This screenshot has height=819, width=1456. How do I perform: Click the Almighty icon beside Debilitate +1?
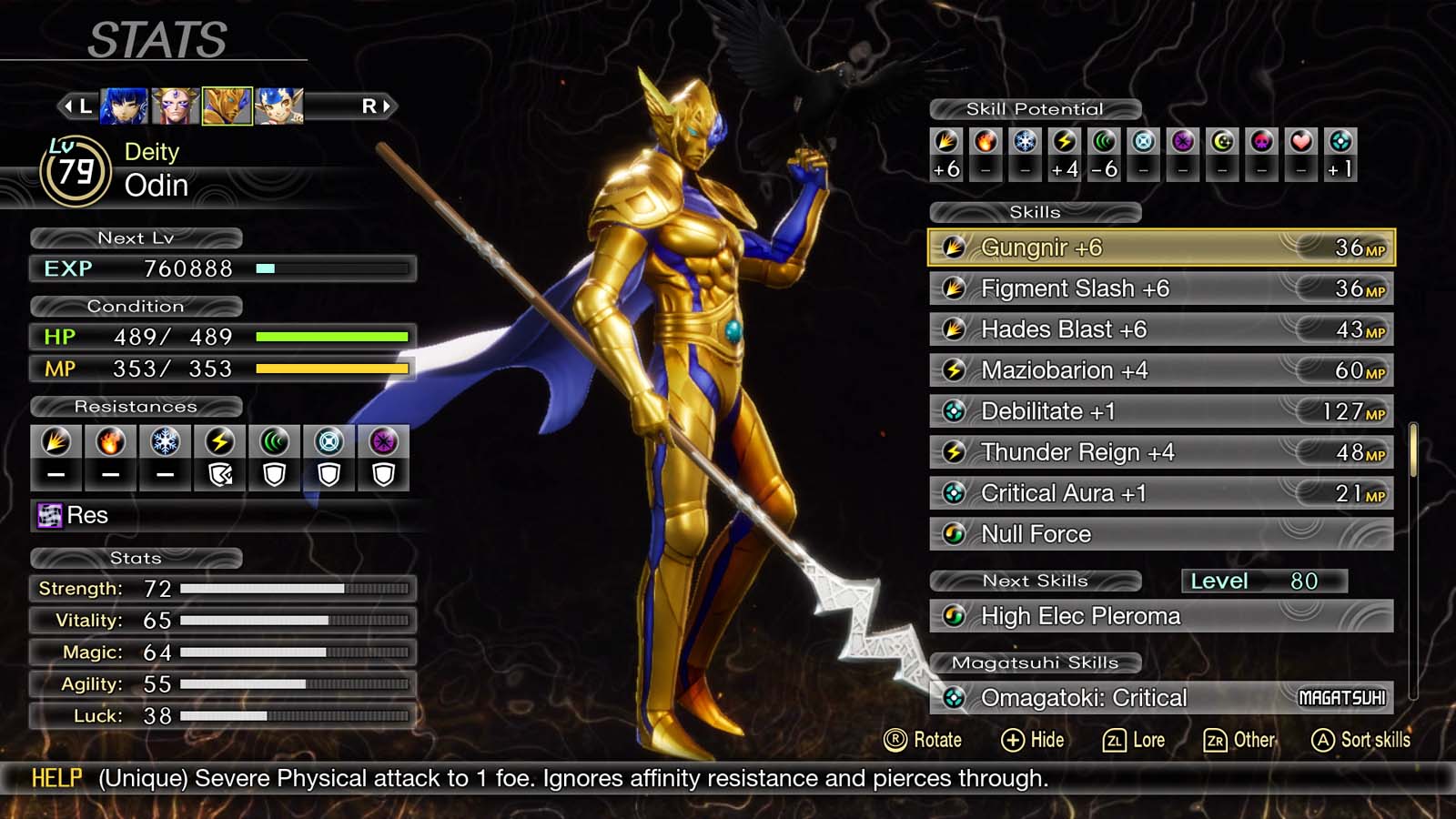[955, 411]
